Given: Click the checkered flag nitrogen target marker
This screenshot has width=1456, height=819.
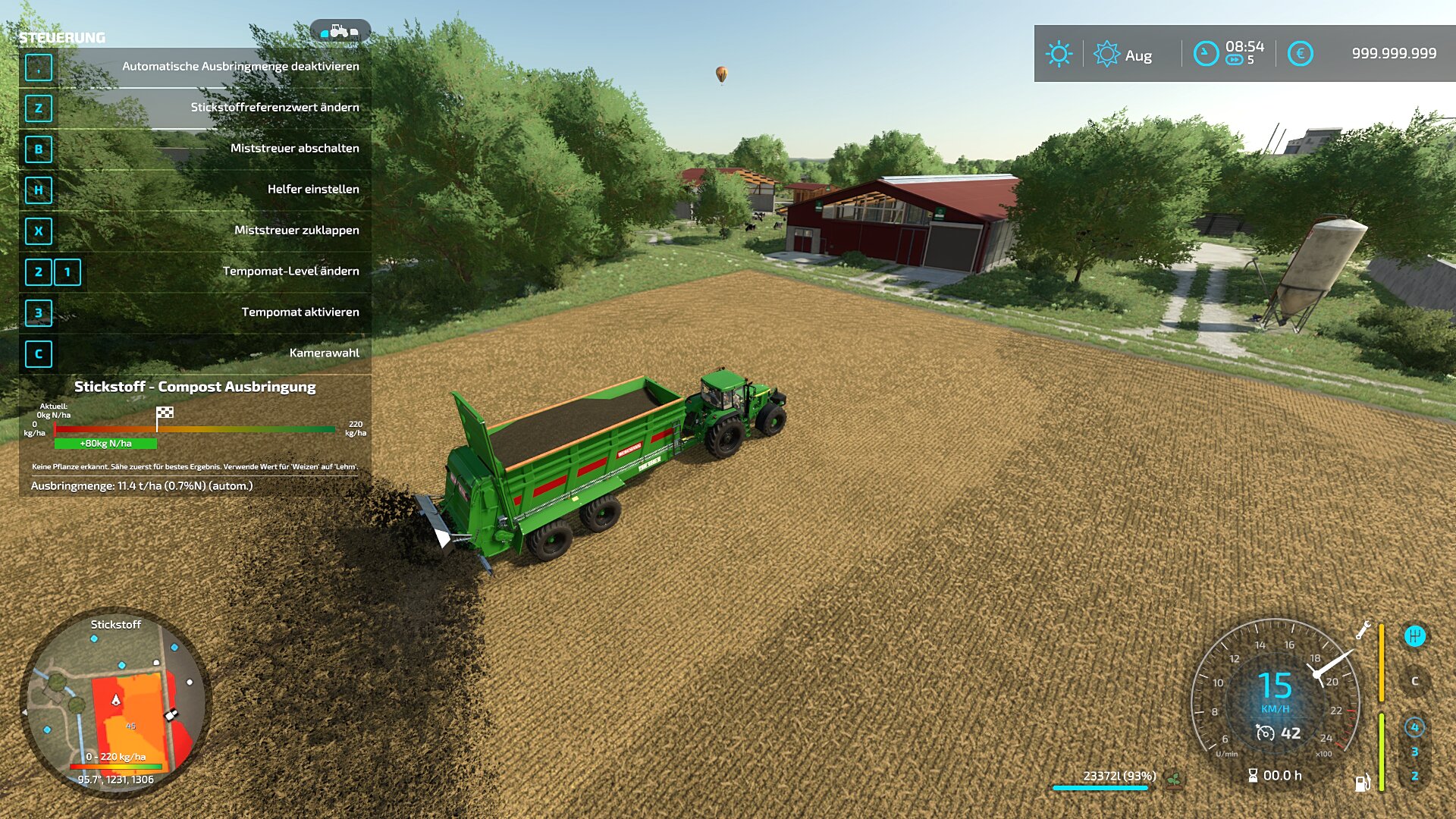Looking at the screenshot, I should (x=165, y=413).
